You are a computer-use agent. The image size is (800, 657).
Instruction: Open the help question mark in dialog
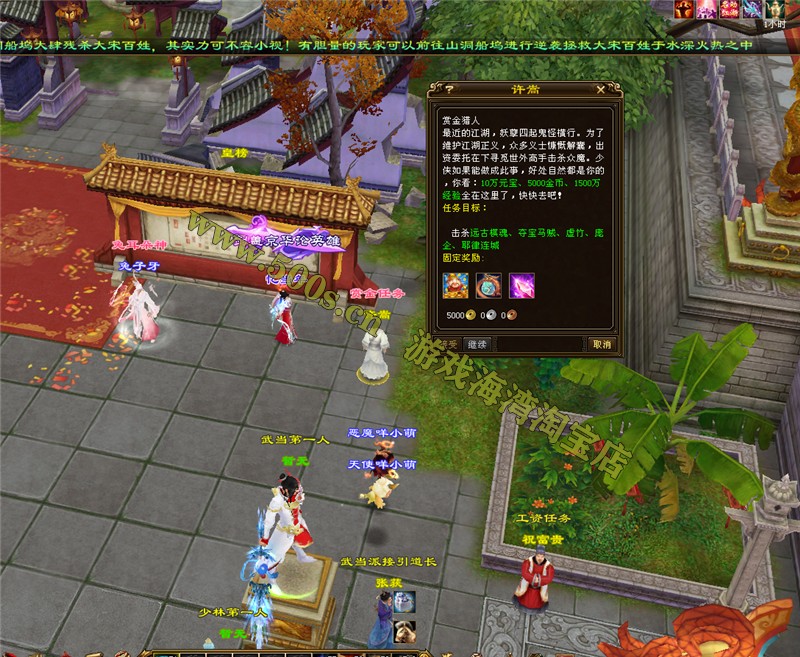pos(435,88)
